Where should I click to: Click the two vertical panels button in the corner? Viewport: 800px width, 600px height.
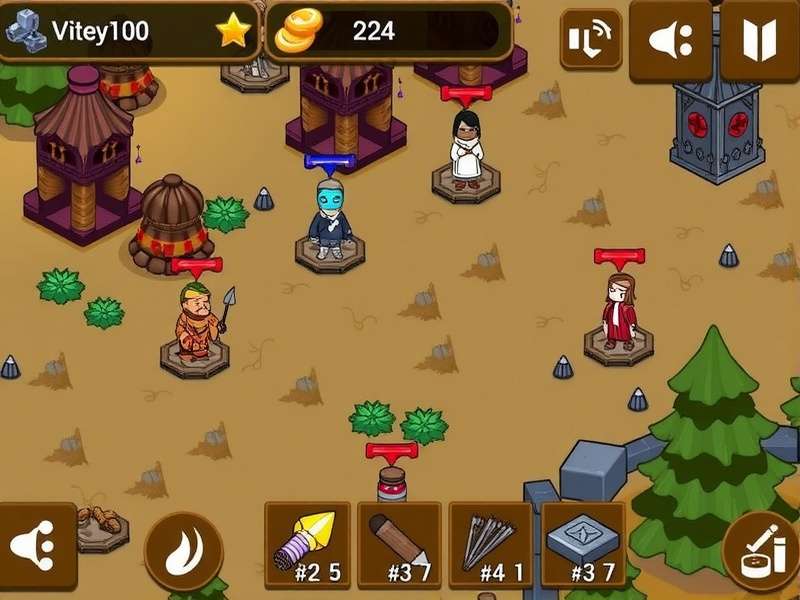coord(760,41)
